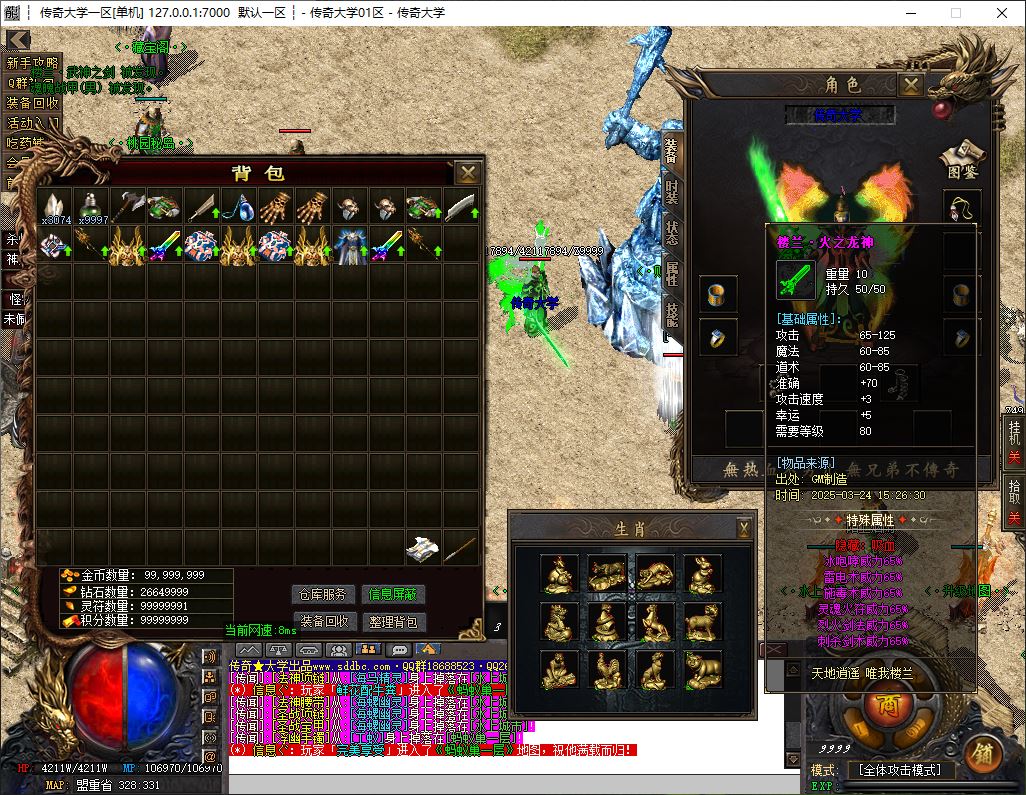Open the round 铺 store button
The image size is (1026, 795).
pyautogui.click(x=983, y=752)
